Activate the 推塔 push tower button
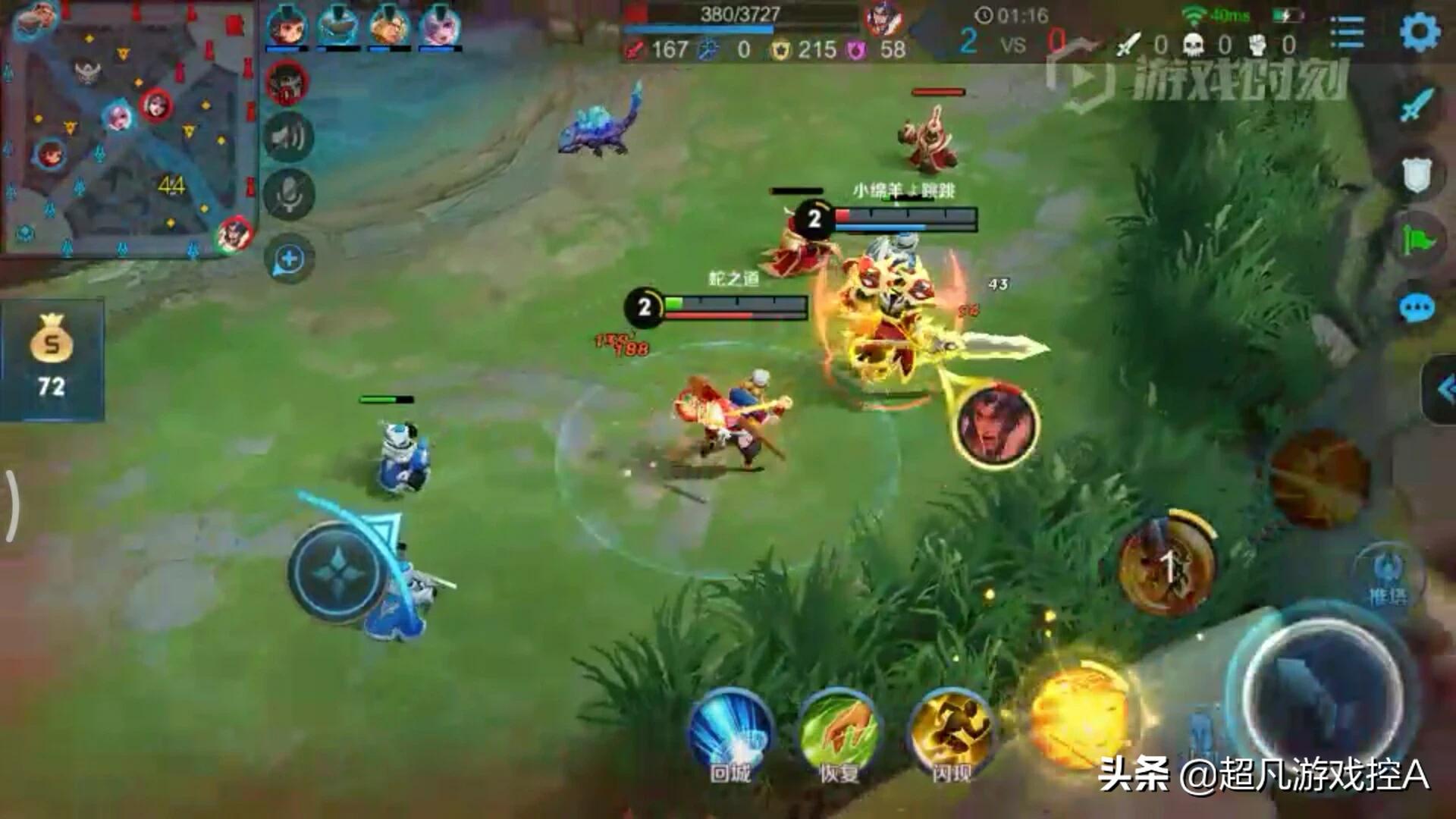Screen dimensions: 1456x819 click(1386, 576)
